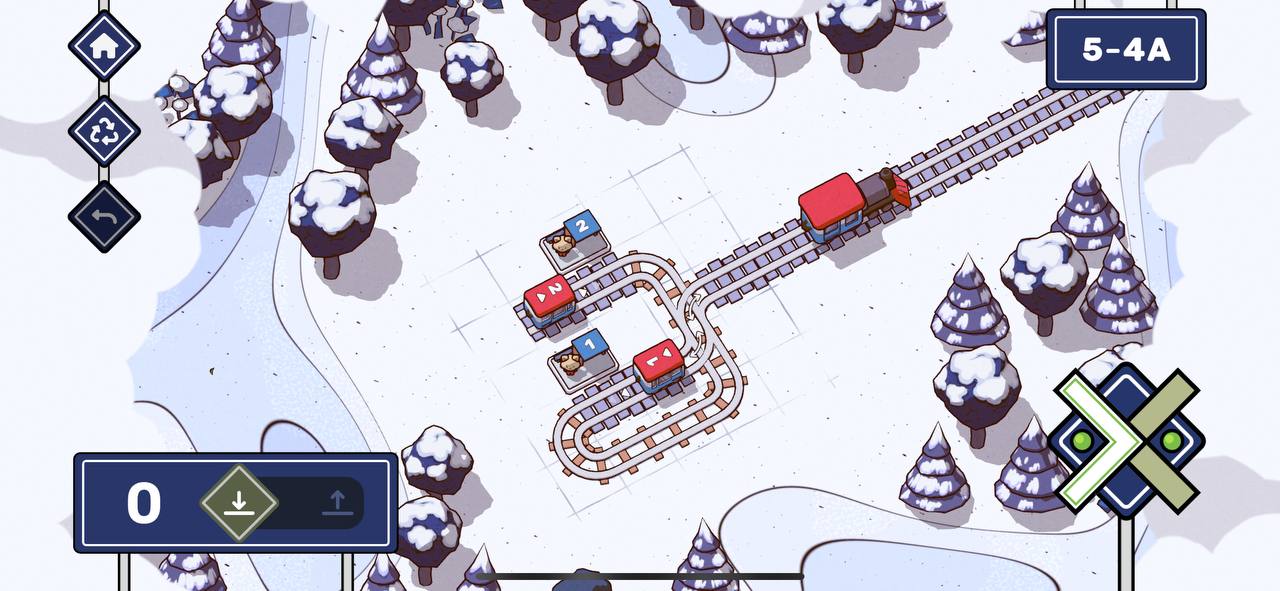Image resolution: width=1280 pixels, height=591 pixels.
Task: Select the red train car numbered 1
Action: (x=659, y=365)
